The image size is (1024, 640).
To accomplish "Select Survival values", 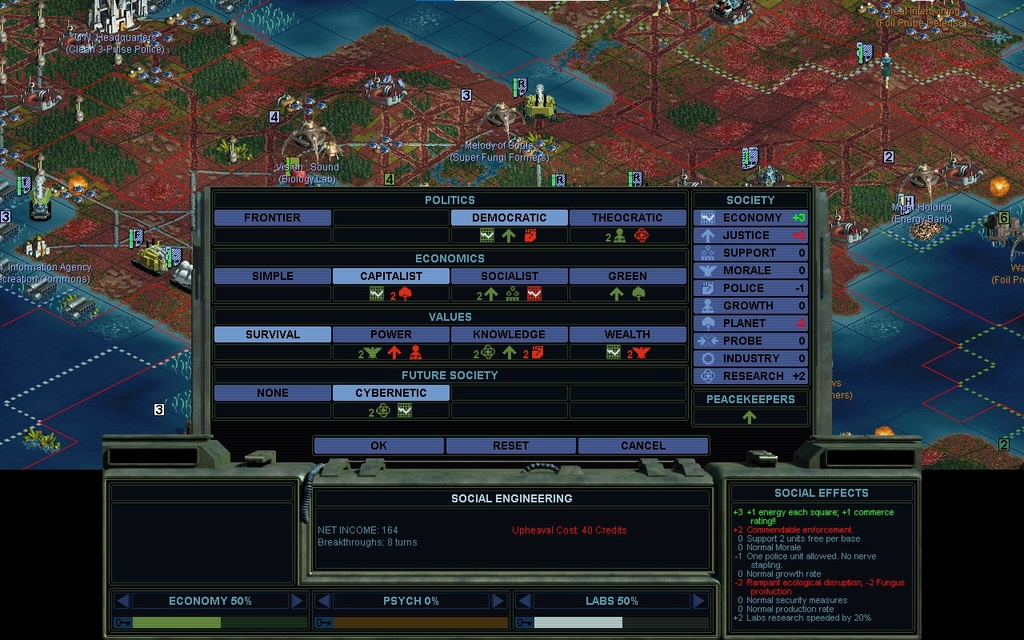I will tap(272, 335).
